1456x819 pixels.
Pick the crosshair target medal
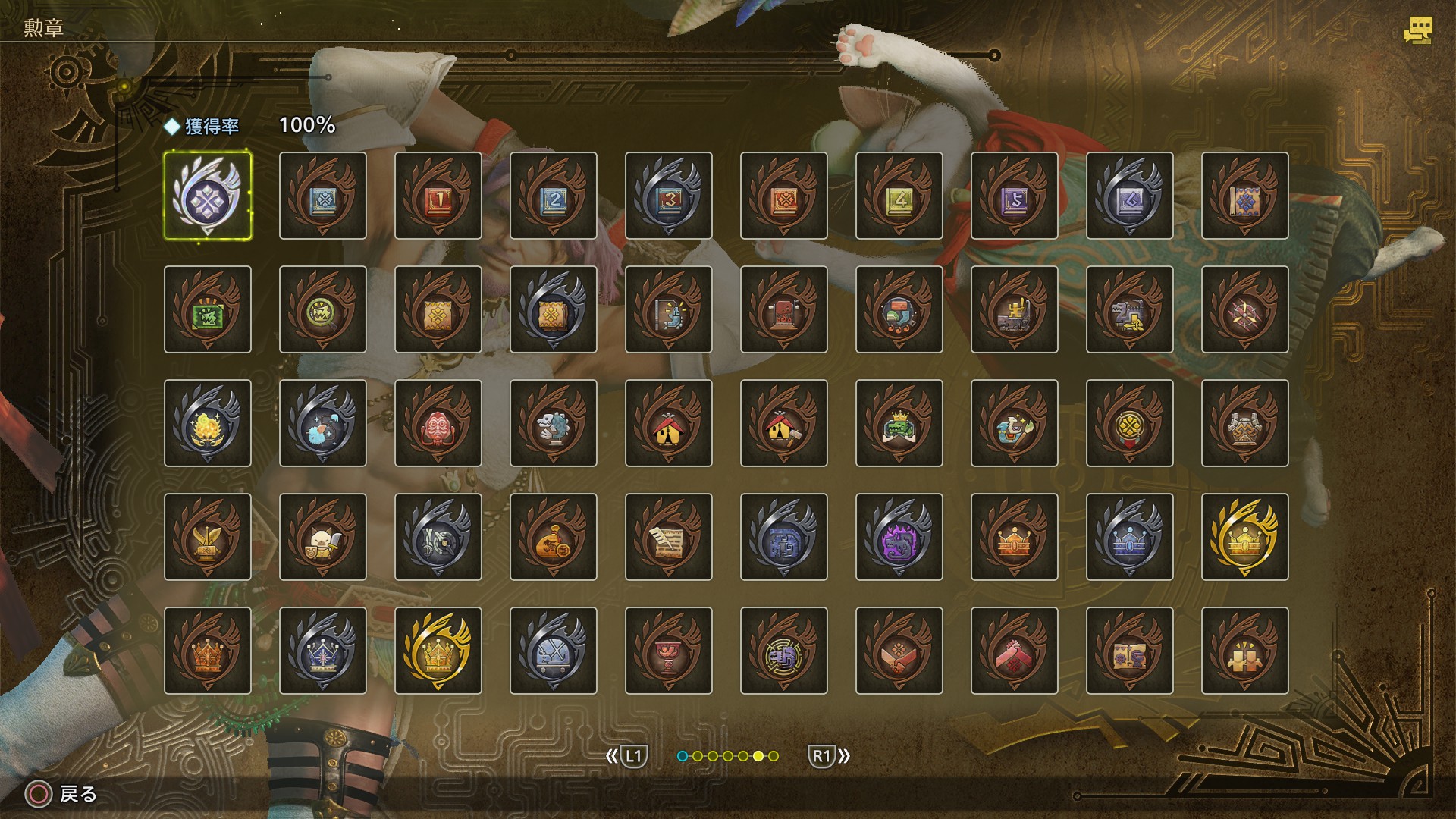[x=1245, y=309]
